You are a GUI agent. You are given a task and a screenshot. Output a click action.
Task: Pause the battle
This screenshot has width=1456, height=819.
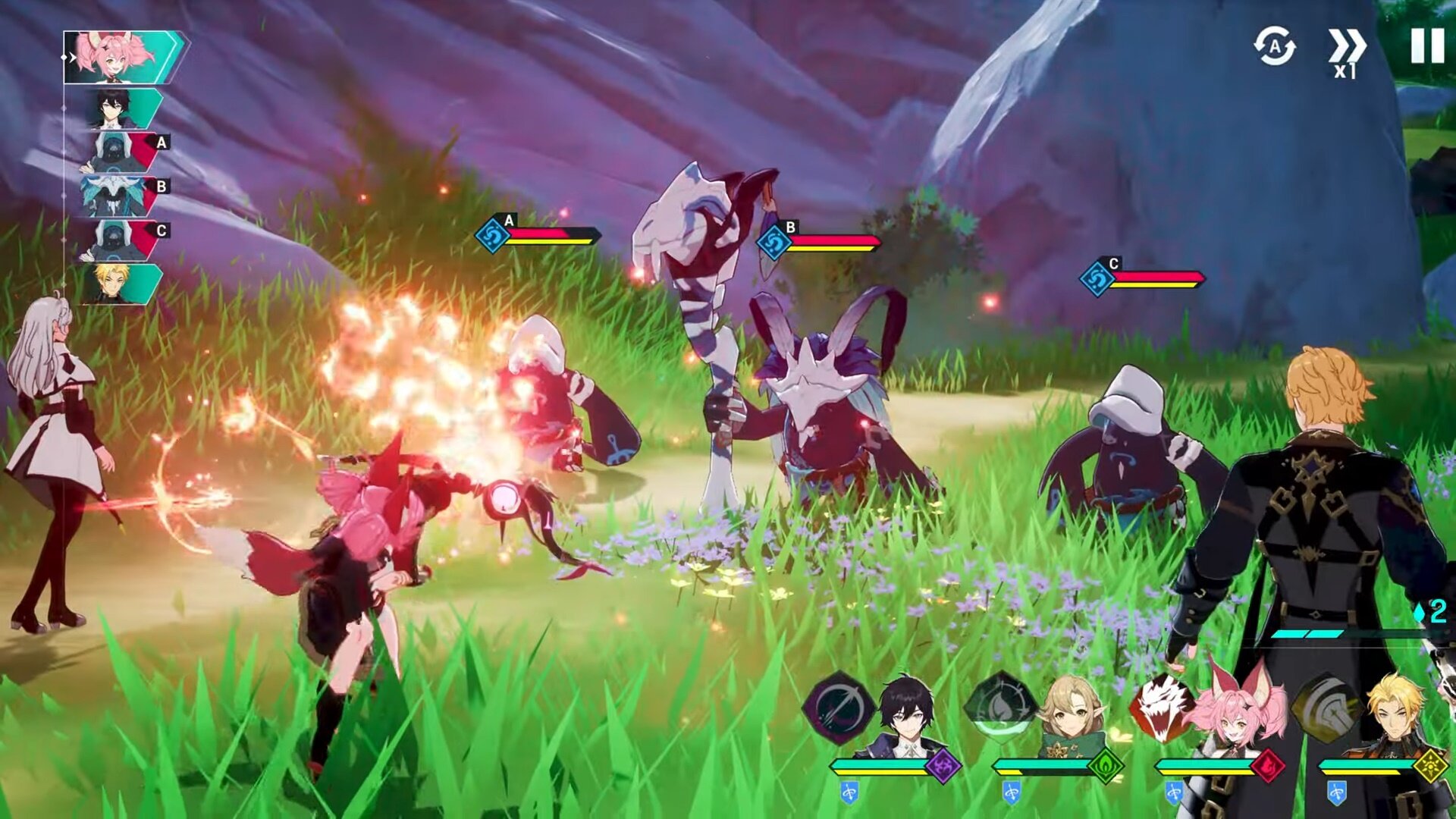(x=1426, y=46)
